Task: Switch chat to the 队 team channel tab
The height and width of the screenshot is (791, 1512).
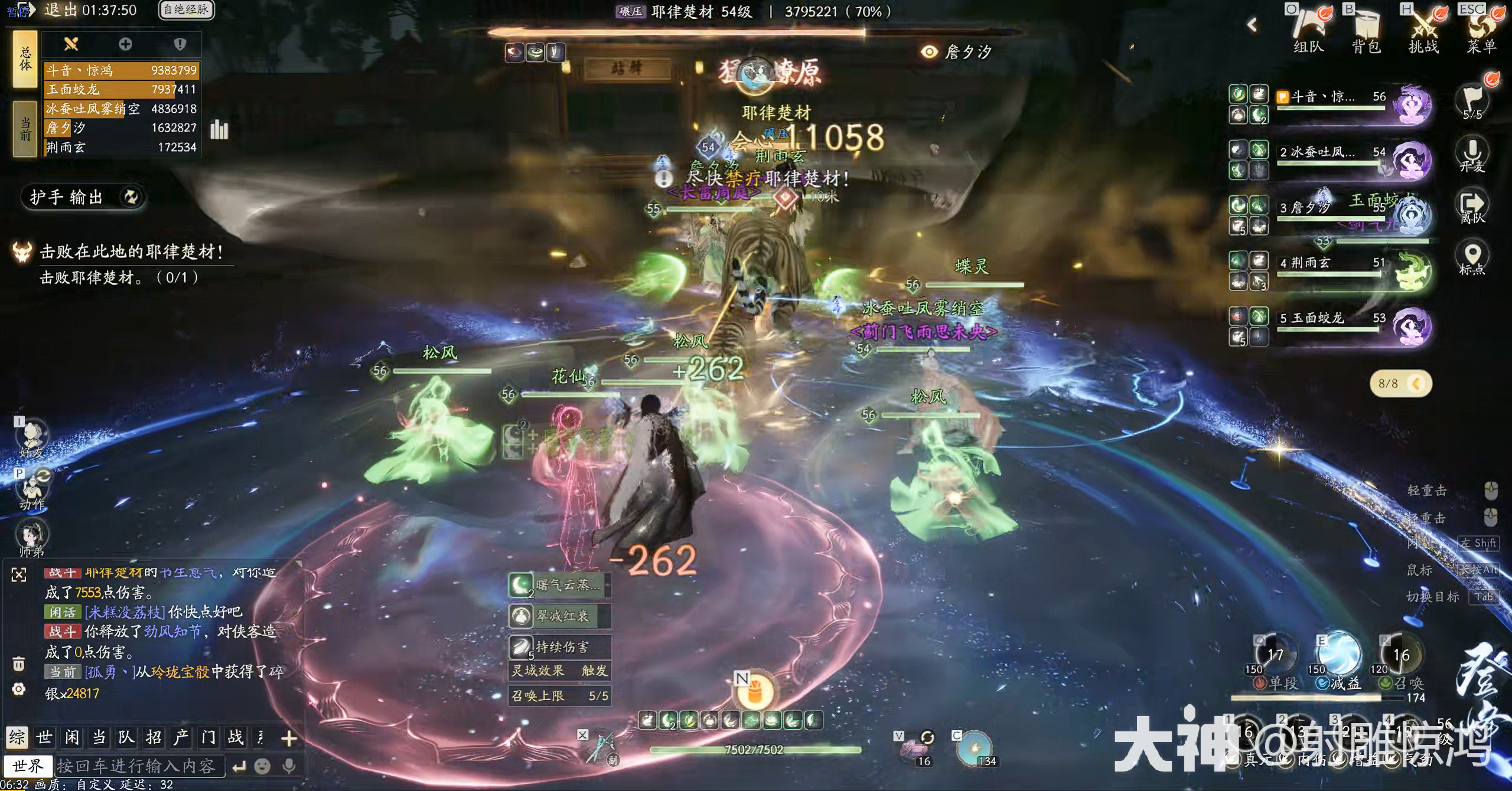Action: point(126,737)
